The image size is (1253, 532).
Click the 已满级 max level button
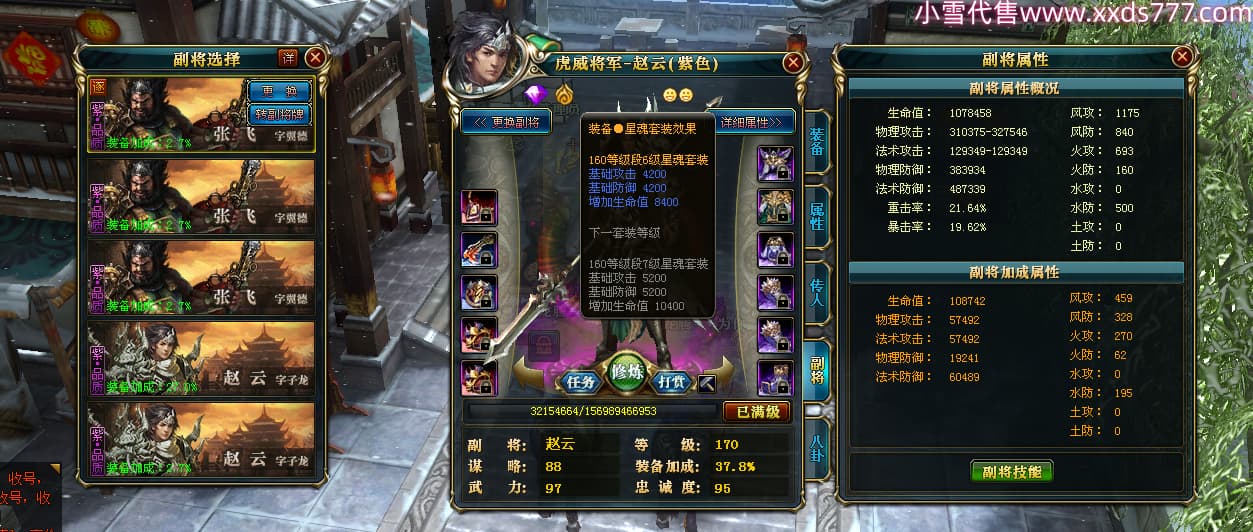coord(757,411)
